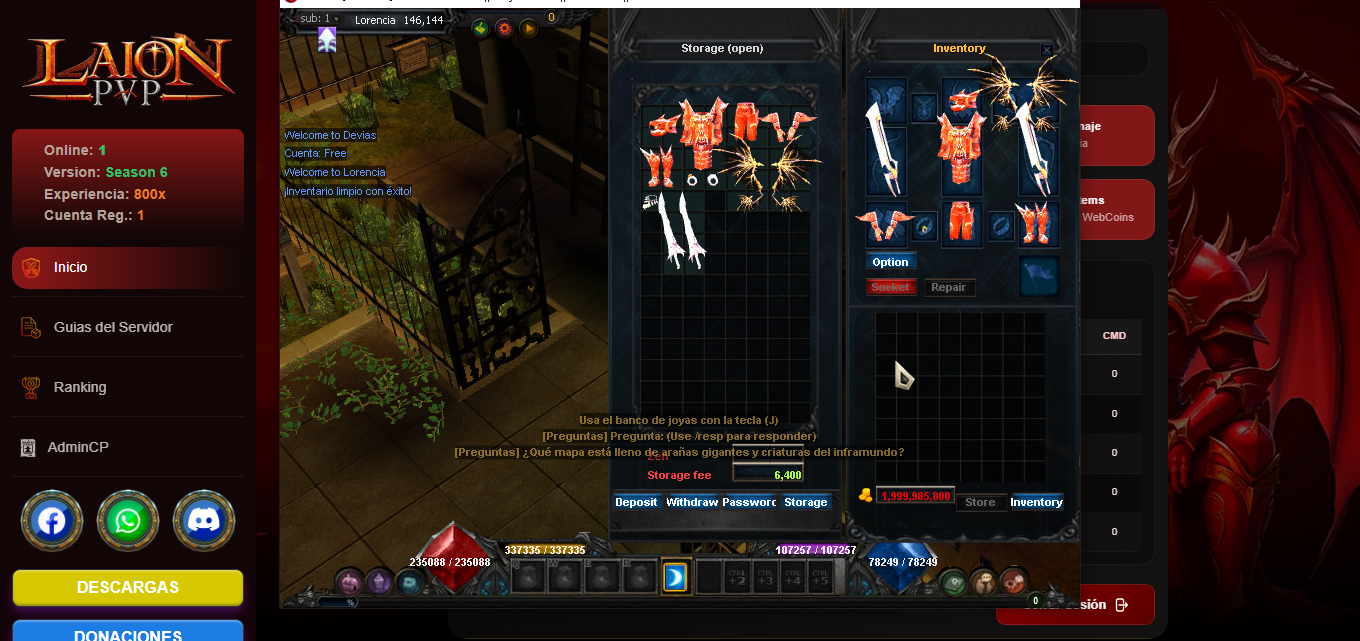Viewport: 1360px width, 641px height.
Task: Close the Inventory window
Action: point(1046,49)
